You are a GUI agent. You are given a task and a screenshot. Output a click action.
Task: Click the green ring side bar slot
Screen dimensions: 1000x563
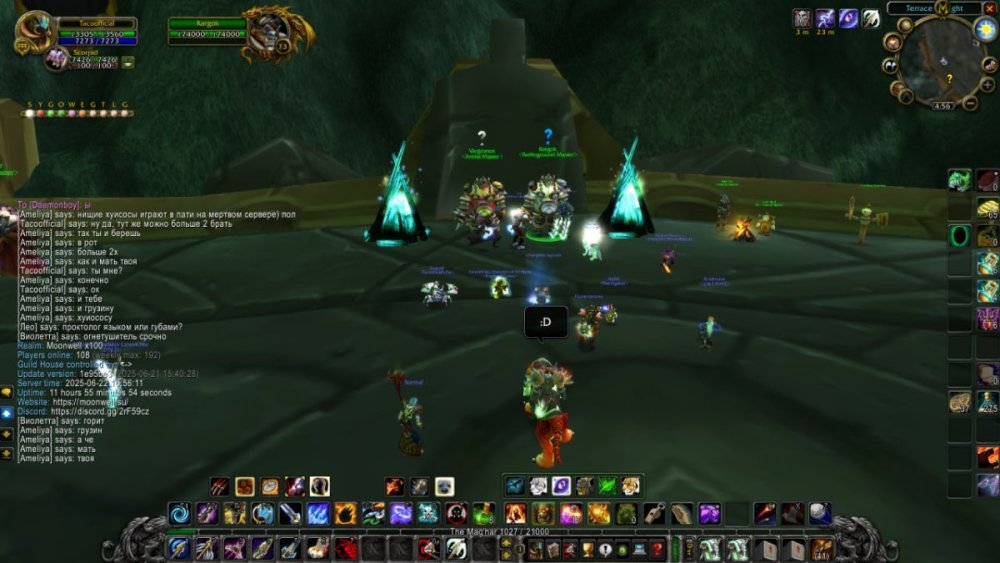click(960, 236)
